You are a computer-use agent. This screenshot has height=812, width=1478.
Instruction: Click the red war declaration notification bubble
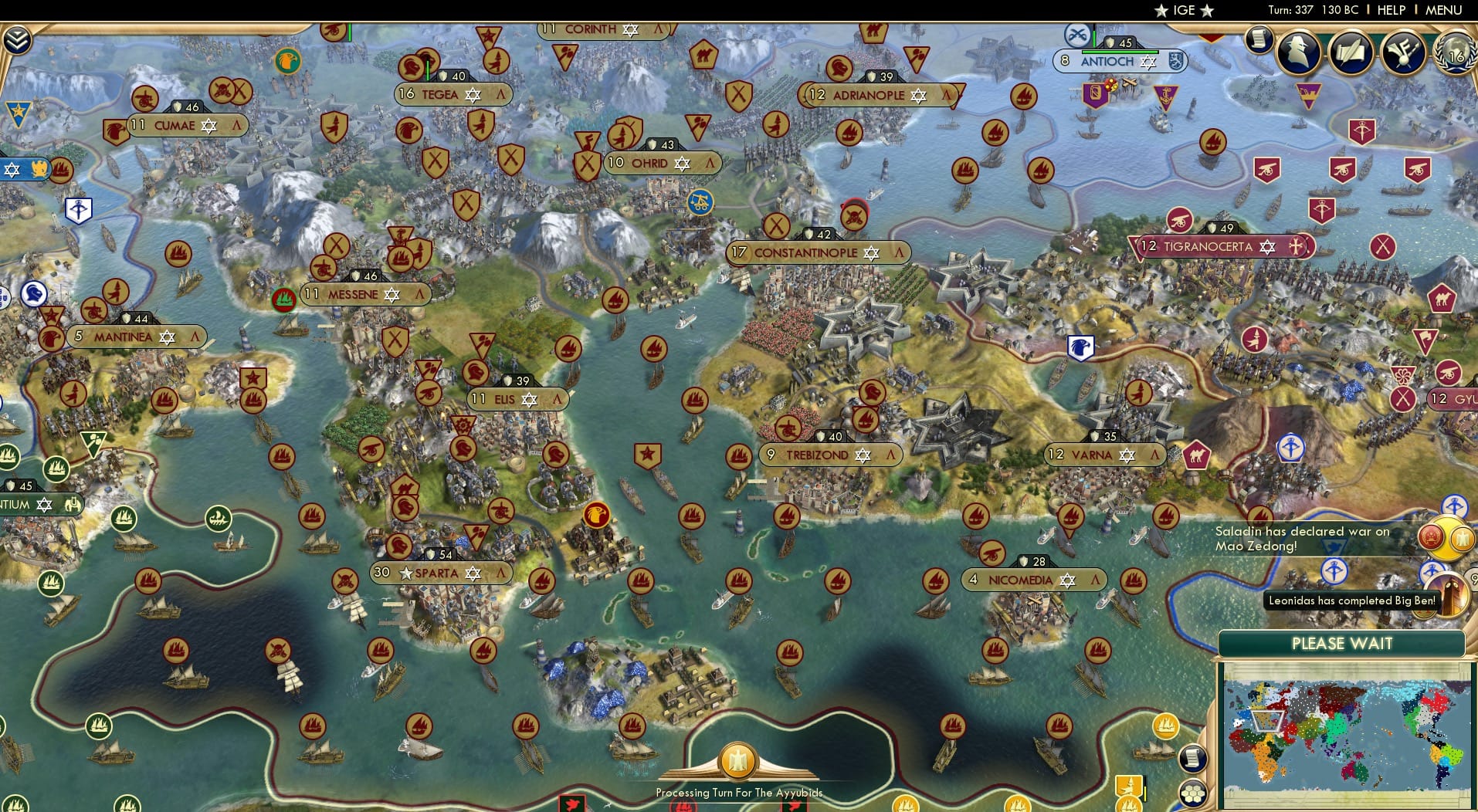pyautogui.click(x=1431, y=536)
